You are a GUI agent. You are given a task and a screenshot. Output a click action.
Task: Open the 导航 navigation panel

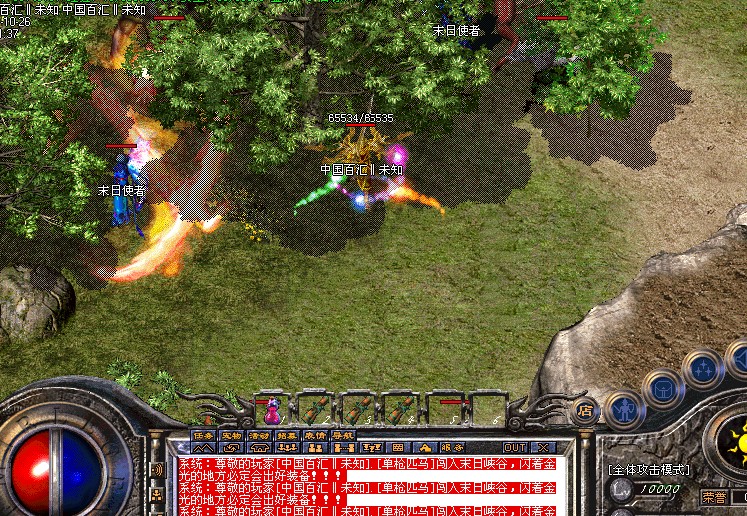(344, 435)
